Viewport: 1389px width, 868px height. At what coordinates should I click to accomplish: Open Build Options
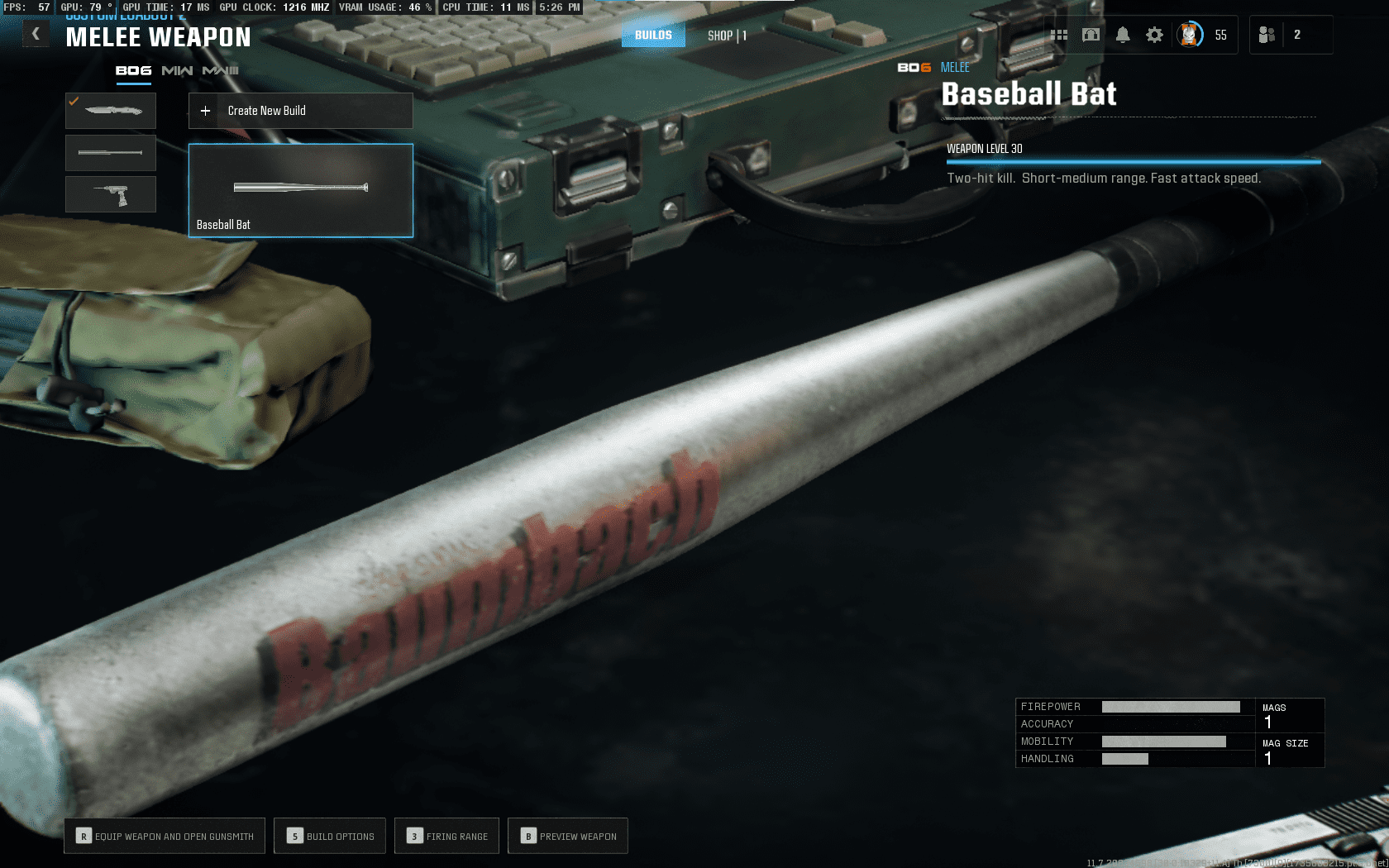pyautogui.click(x=330, y=836)
